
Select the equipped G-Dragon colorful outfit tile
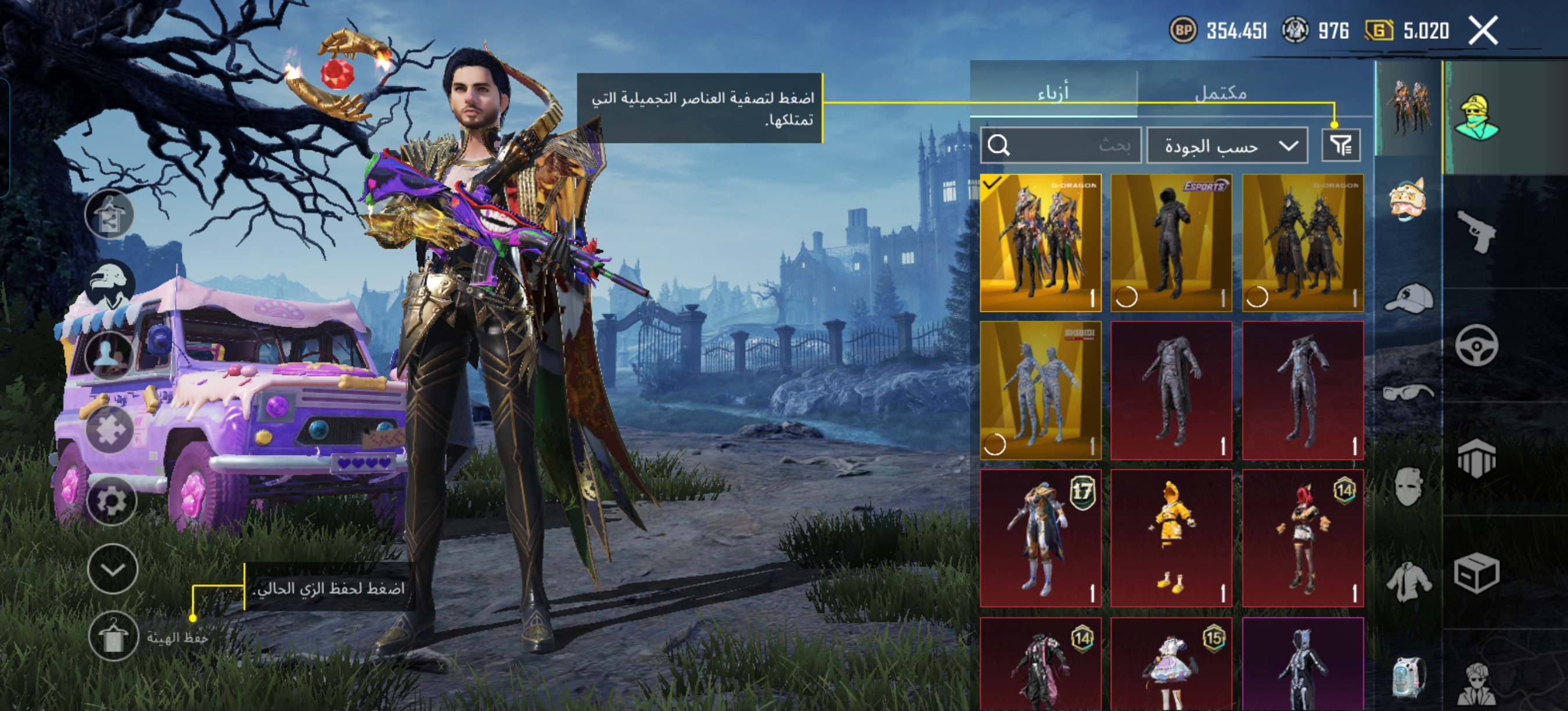(1040, 243)
